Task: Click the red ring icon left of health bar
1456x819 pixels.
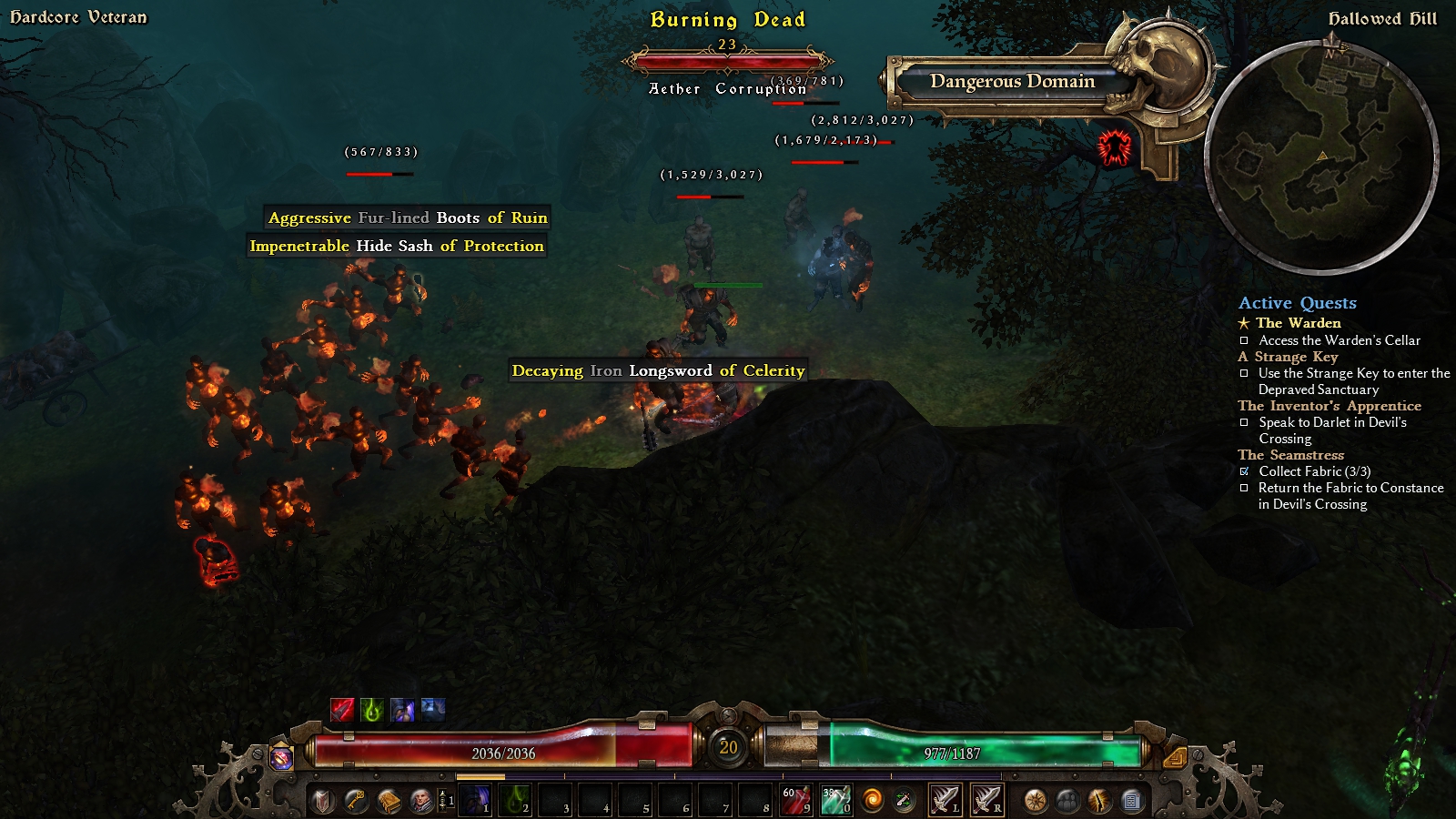Action: (x=282, y=756)
